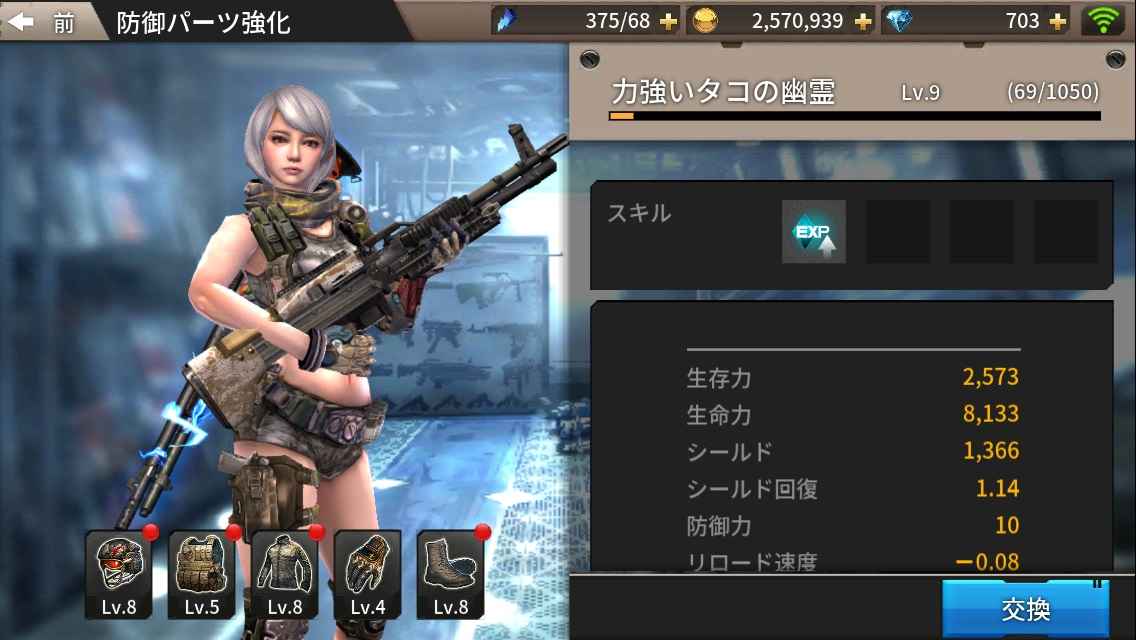Pick the Lv.4 gloves slot
Image resolution: width=1136 pixels, height=640 pixels.
coord(367,574)
